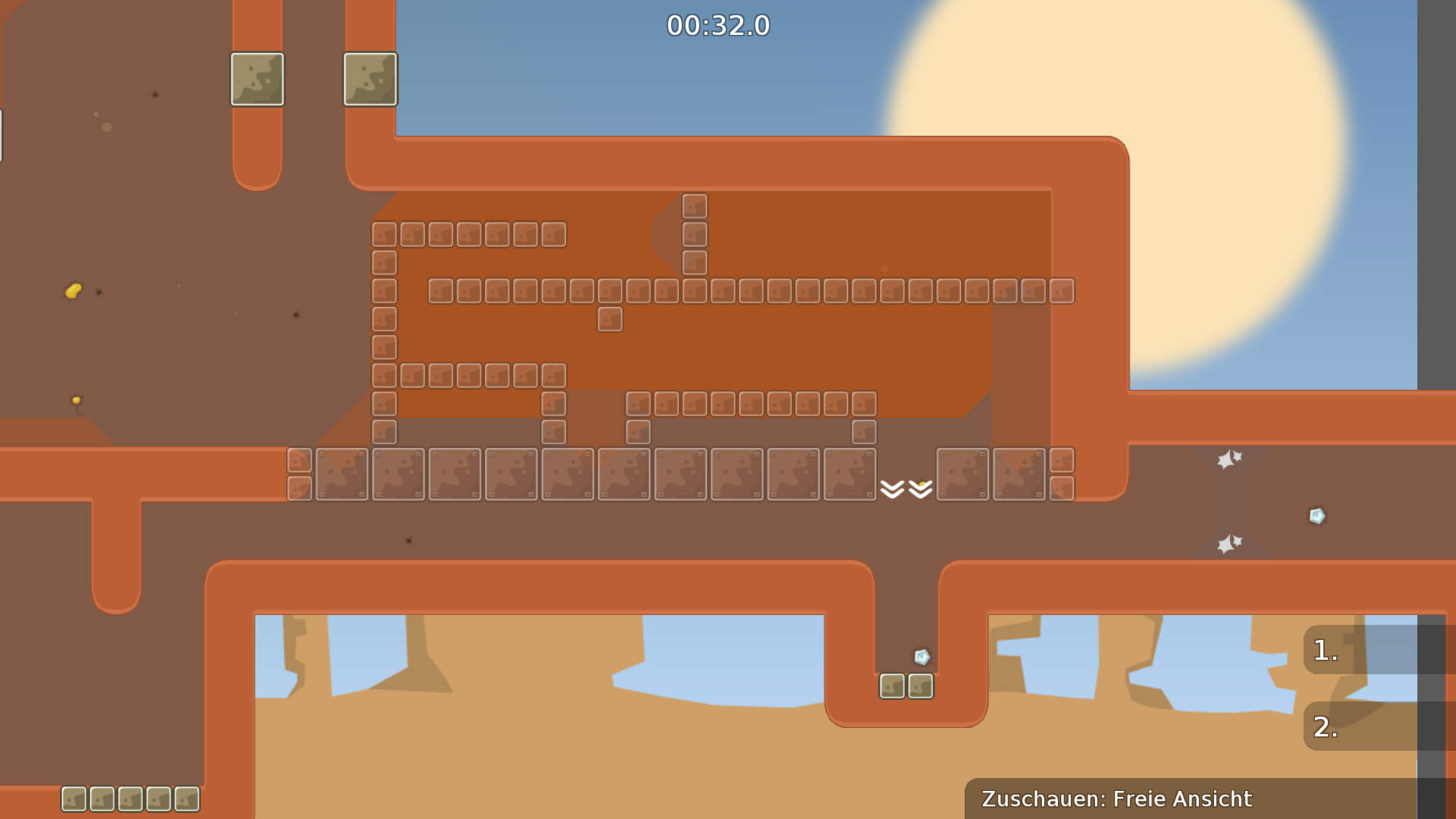
Task: Click the pair of small blocks in the bottom pit
Action: (906, 686)
